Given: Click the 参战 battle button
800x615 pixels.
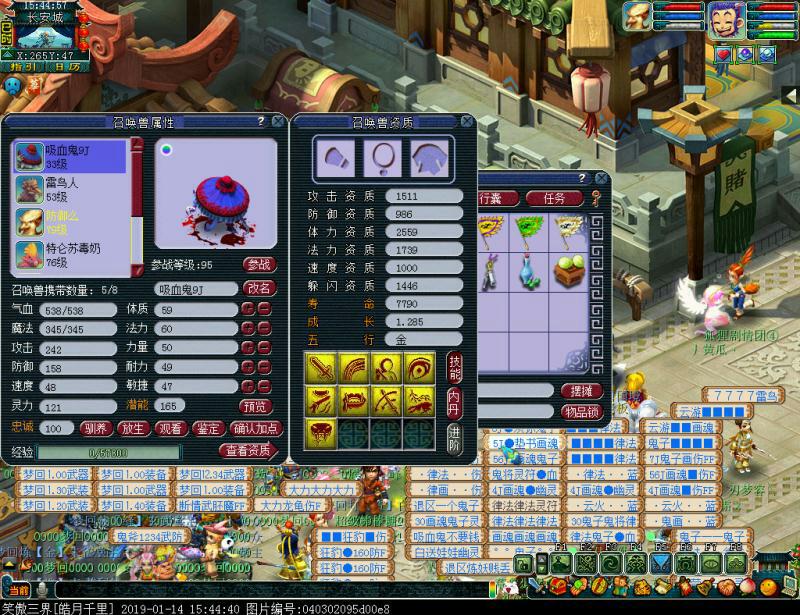Looking at the screenshot, I should tap(260, 265).
